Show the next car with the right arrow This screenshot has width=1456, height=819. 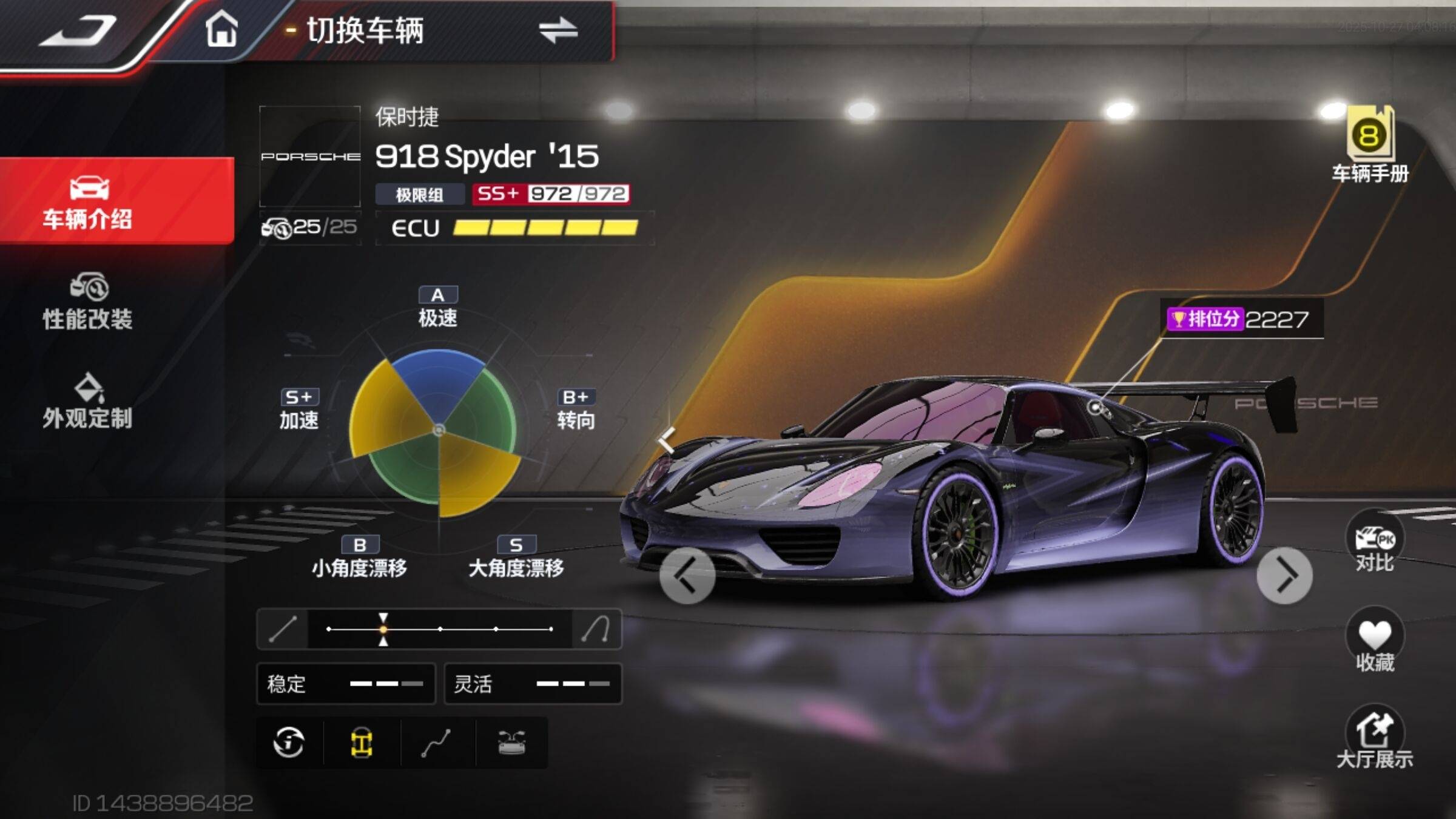[x=1284, y=576]
